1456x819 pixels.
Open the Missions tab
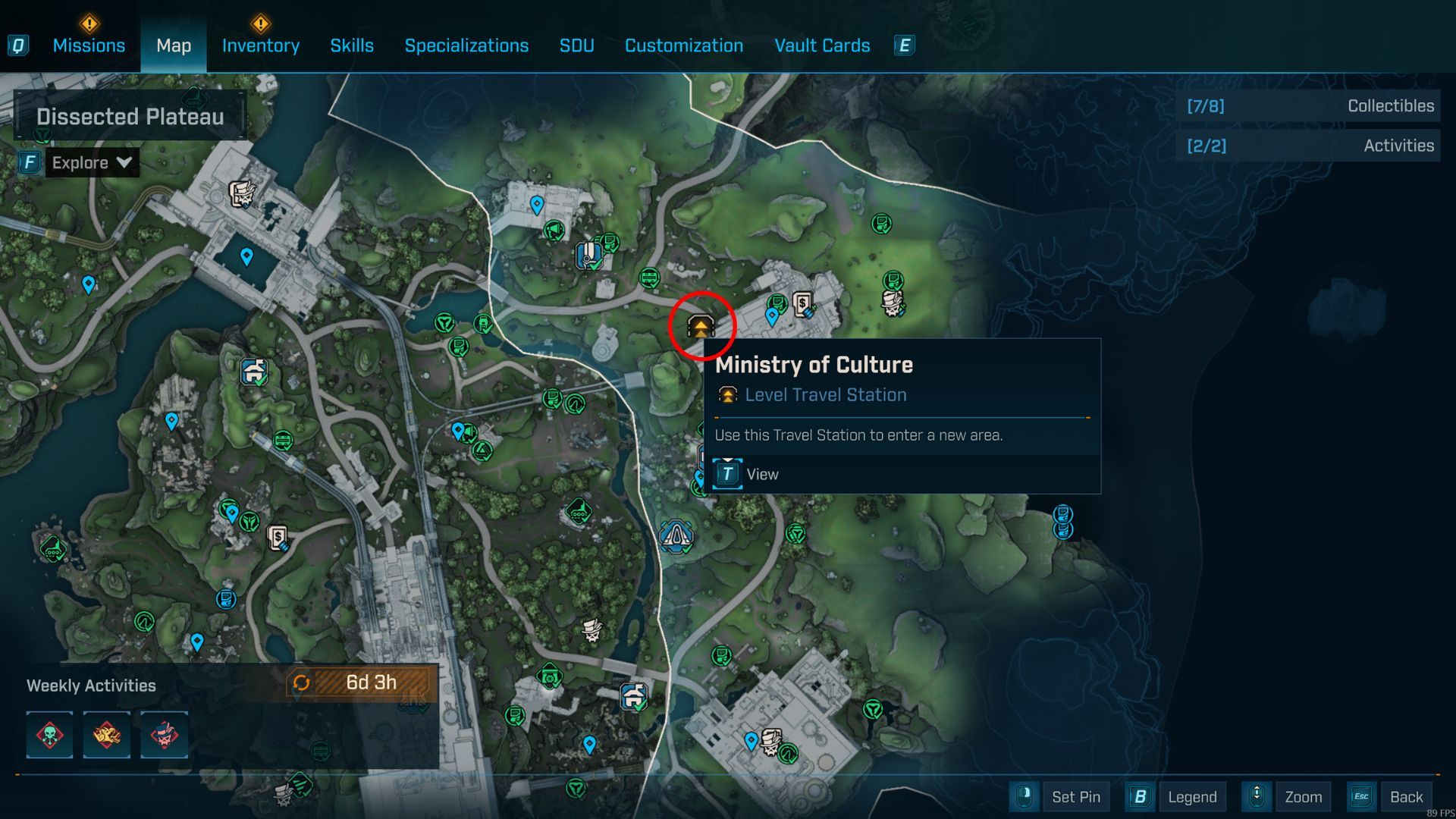89,45
